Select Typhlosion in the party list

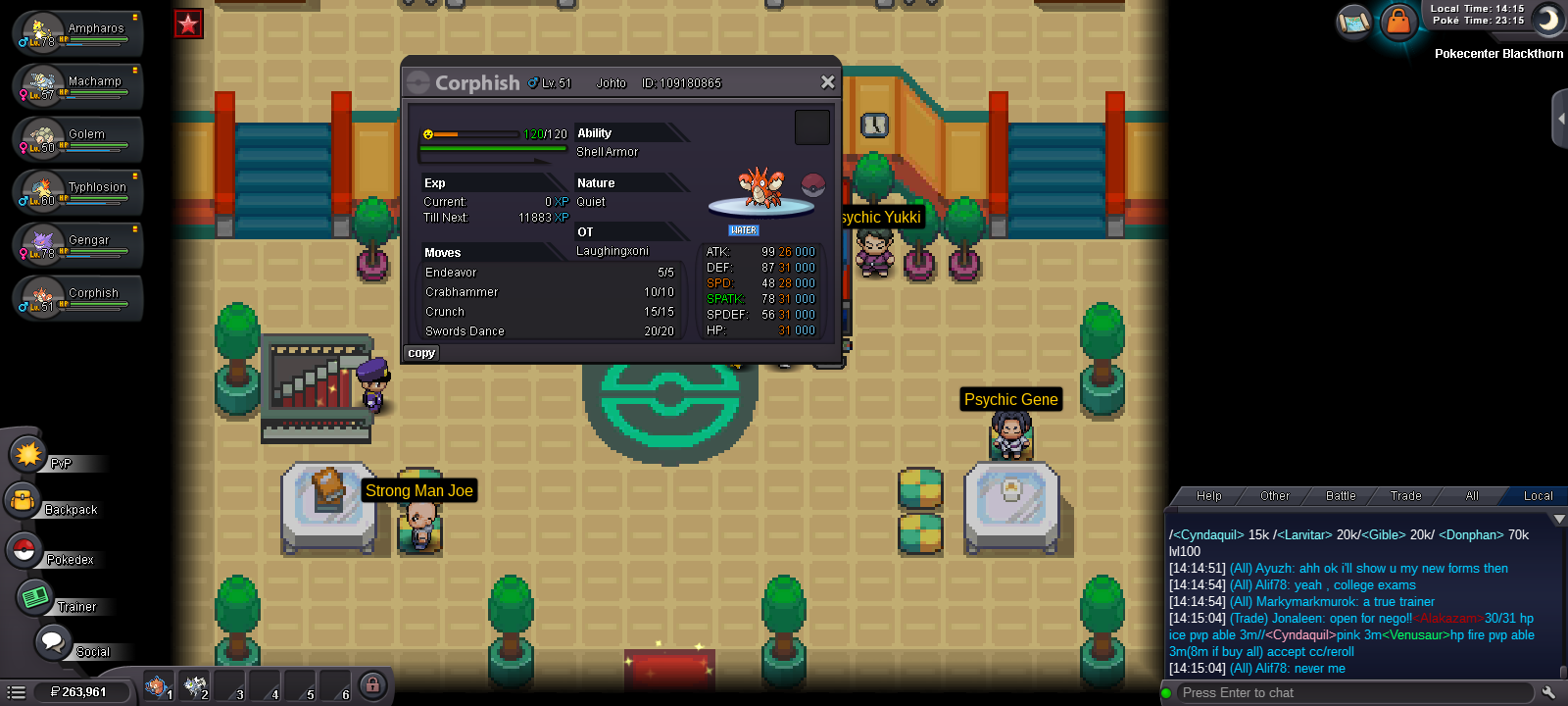tap(78, 191)
